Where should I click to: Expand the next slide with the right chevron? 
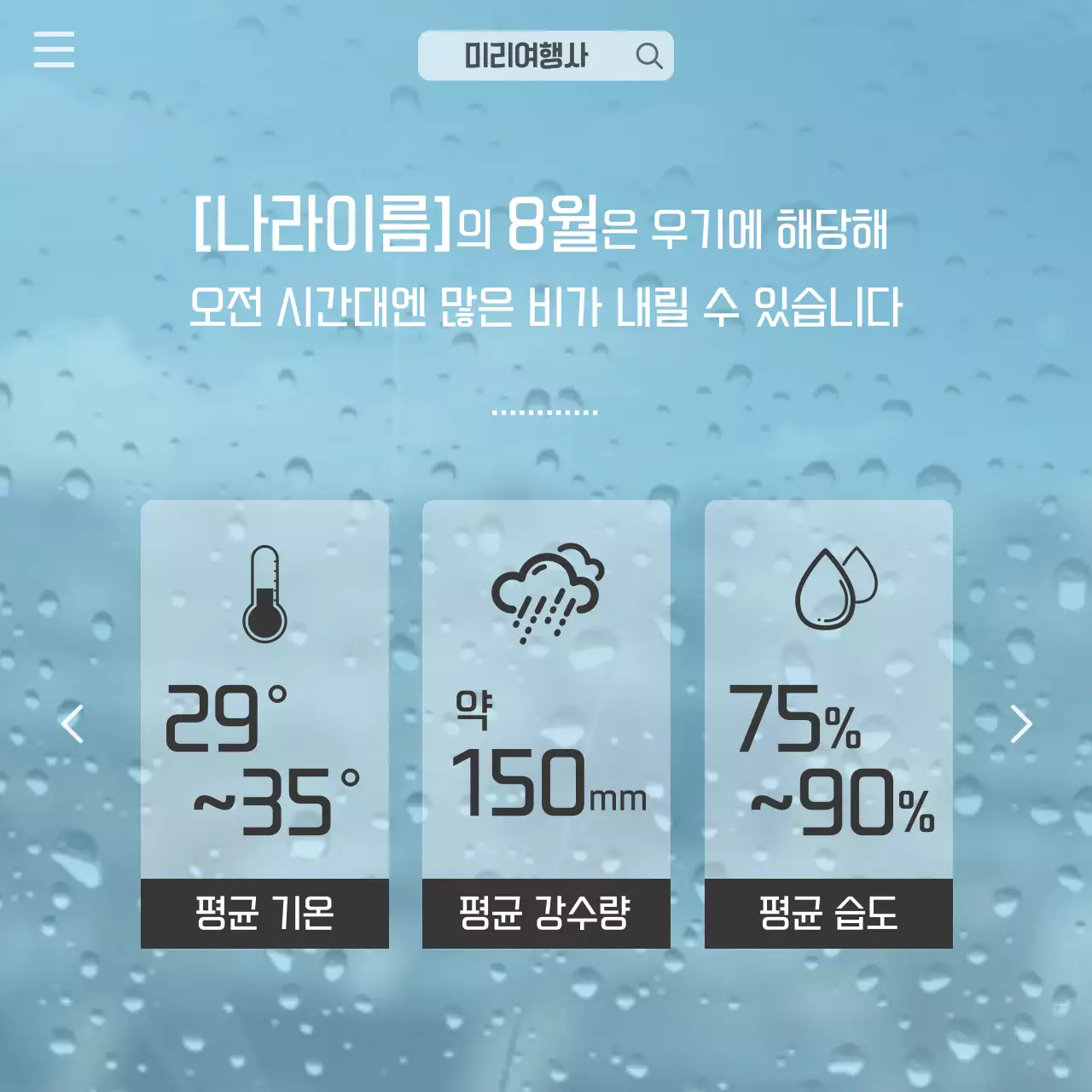click(x=1023, y=723)
